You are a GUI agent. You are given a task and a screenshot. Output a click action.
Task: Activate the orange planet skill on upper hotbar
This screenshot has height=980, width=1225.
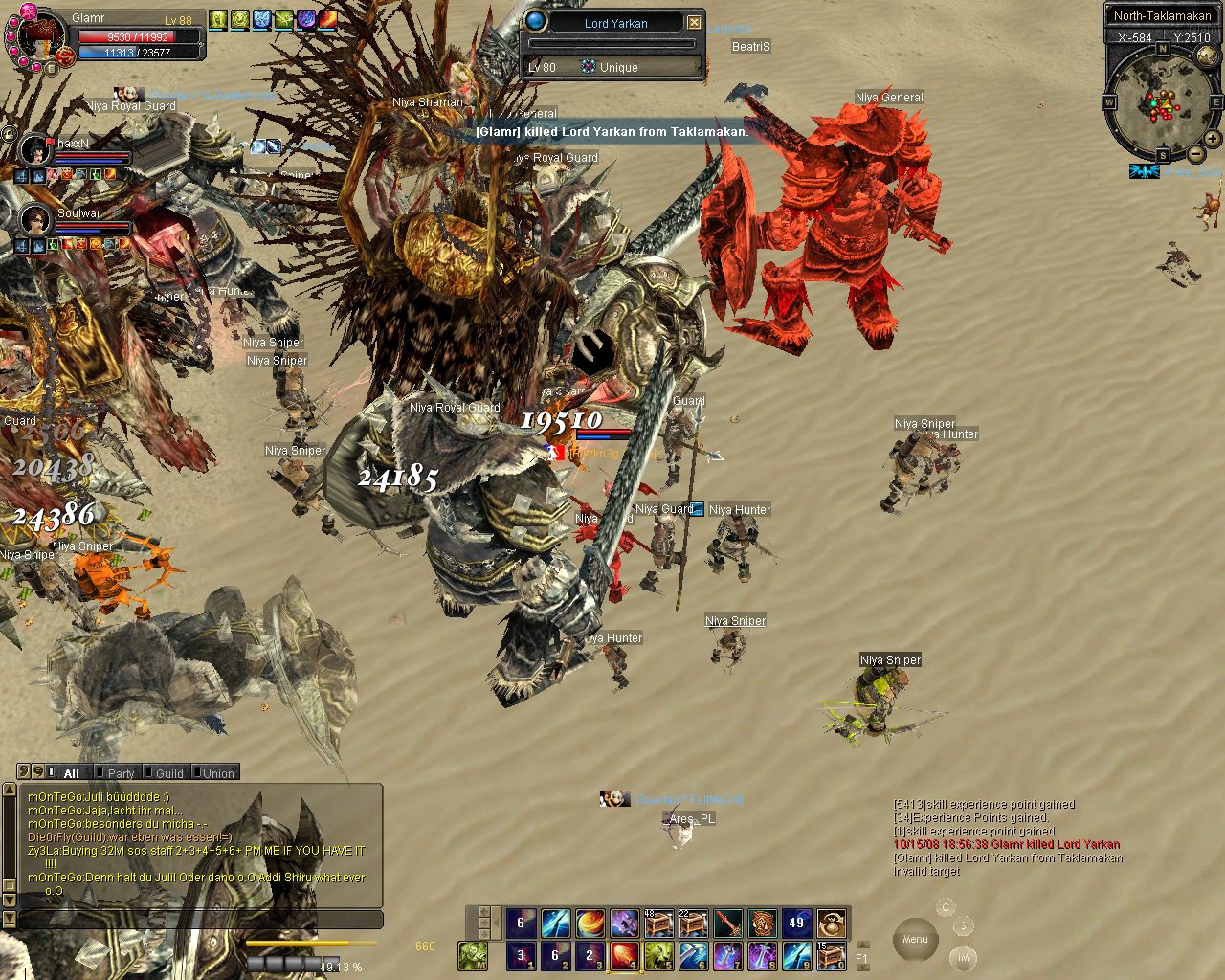(590, 924)
